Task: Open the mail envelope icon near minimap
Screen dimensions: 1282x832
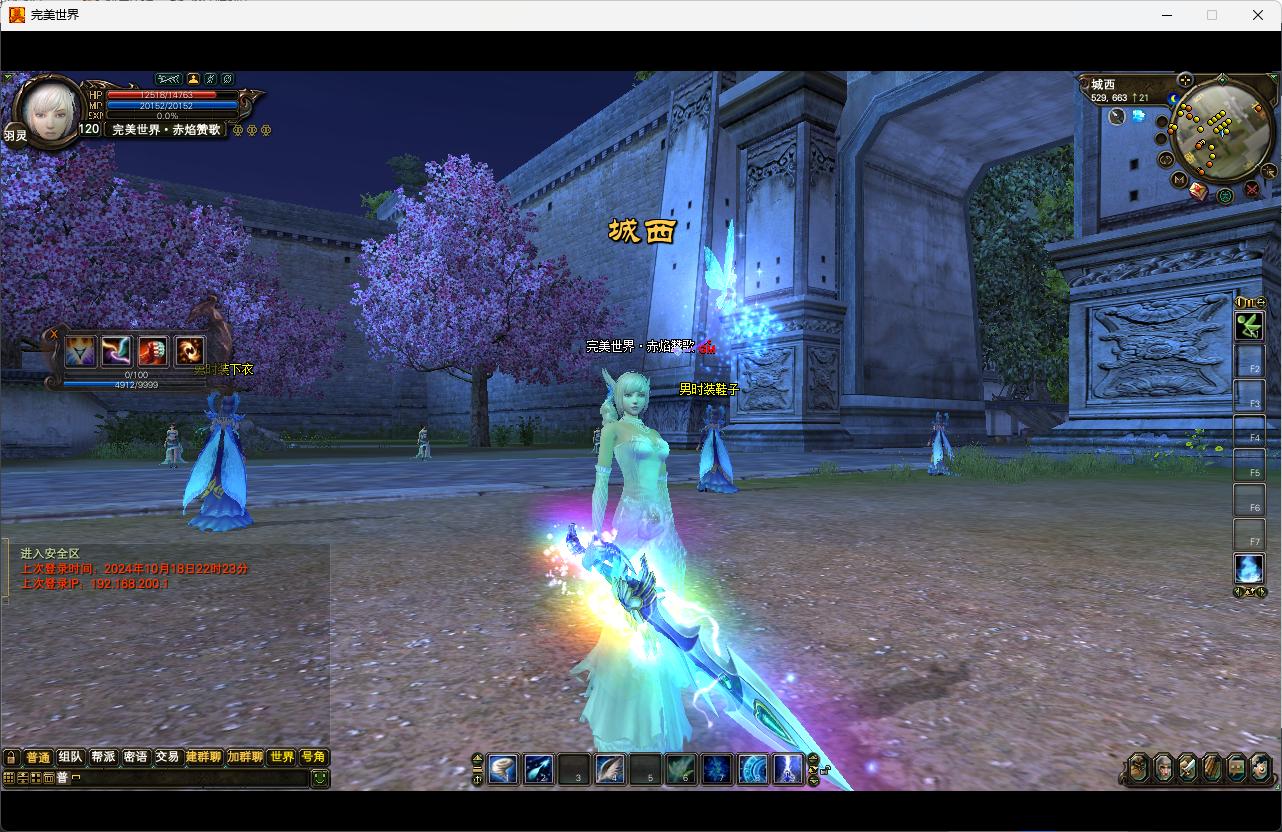Action: [x=1198, y=191]
